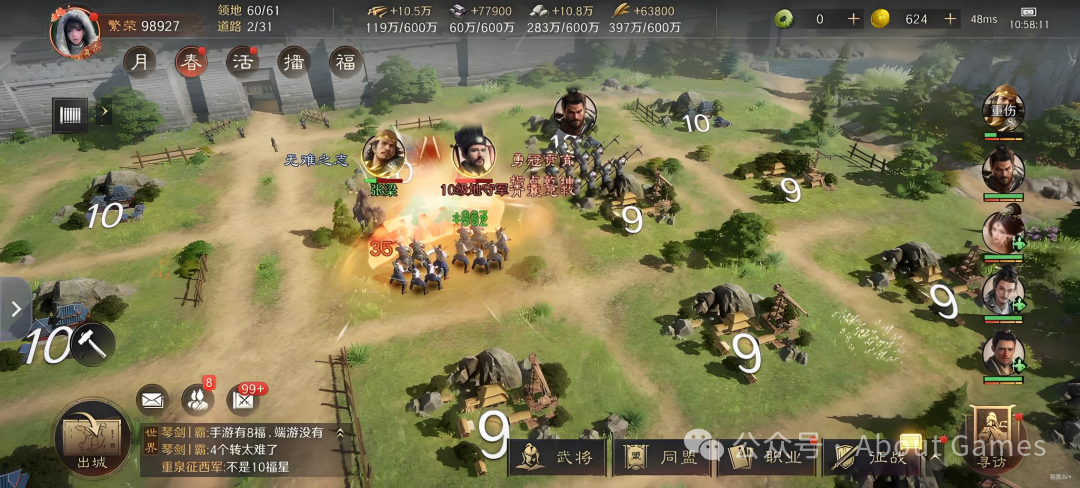Expand the world chat box arrows

[x=340, y=433]
